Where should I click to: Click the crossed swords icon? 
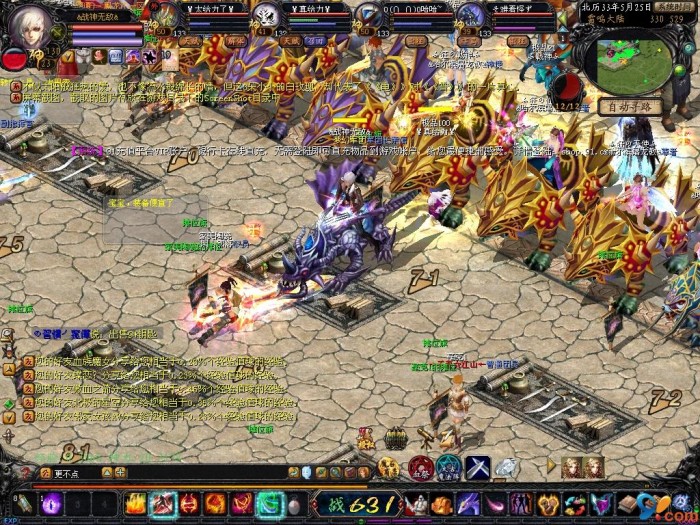(478, 467)
